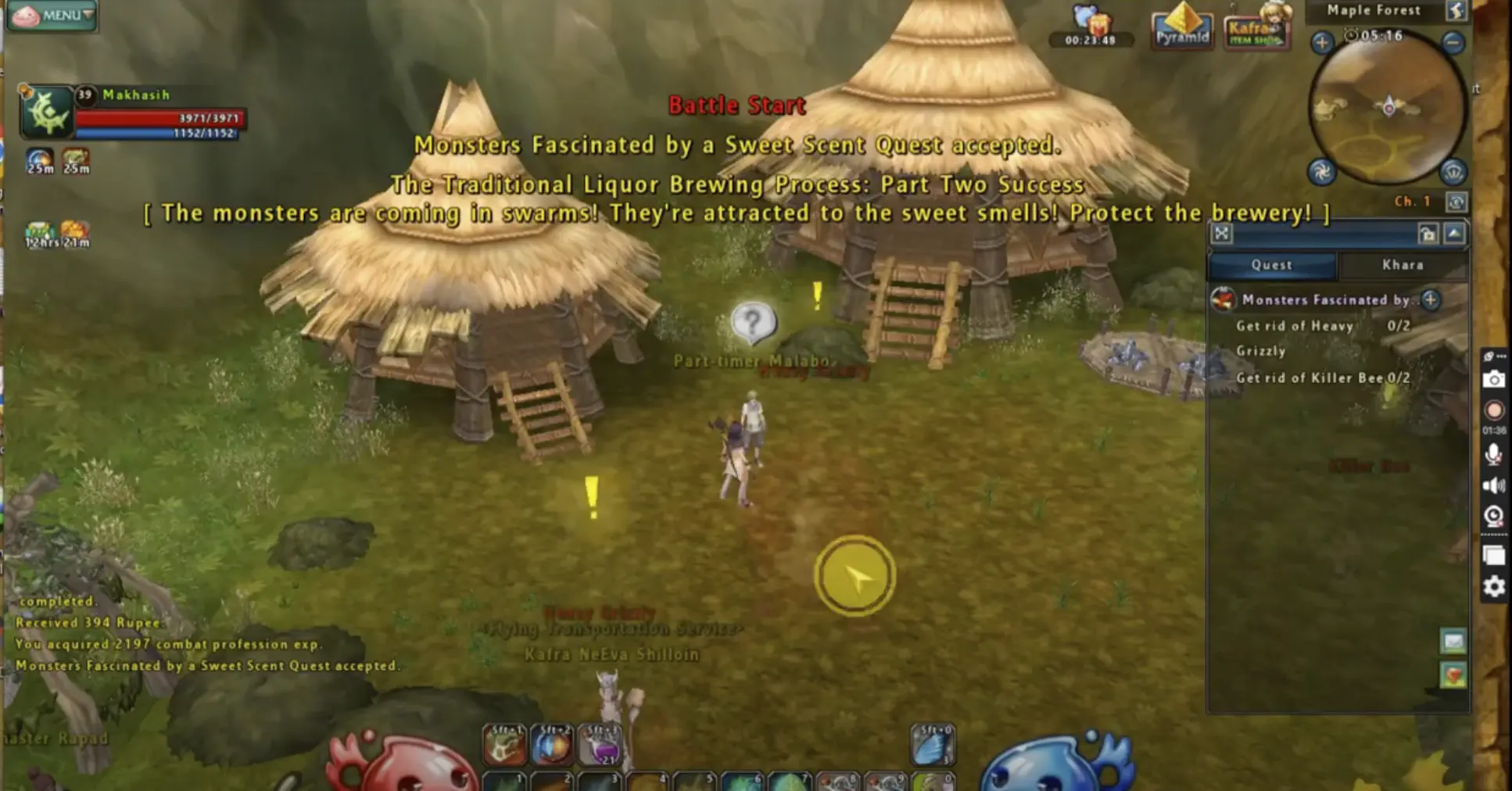Screen dimensions: 1512x791
Task: Open the Kafra Item Shop
Action: pos(1255,33)
